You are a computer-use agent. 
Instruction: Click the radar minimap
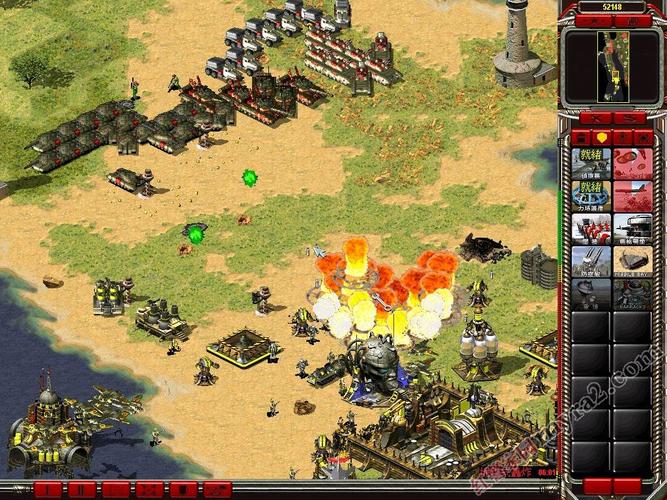click(x=610, y=66)
